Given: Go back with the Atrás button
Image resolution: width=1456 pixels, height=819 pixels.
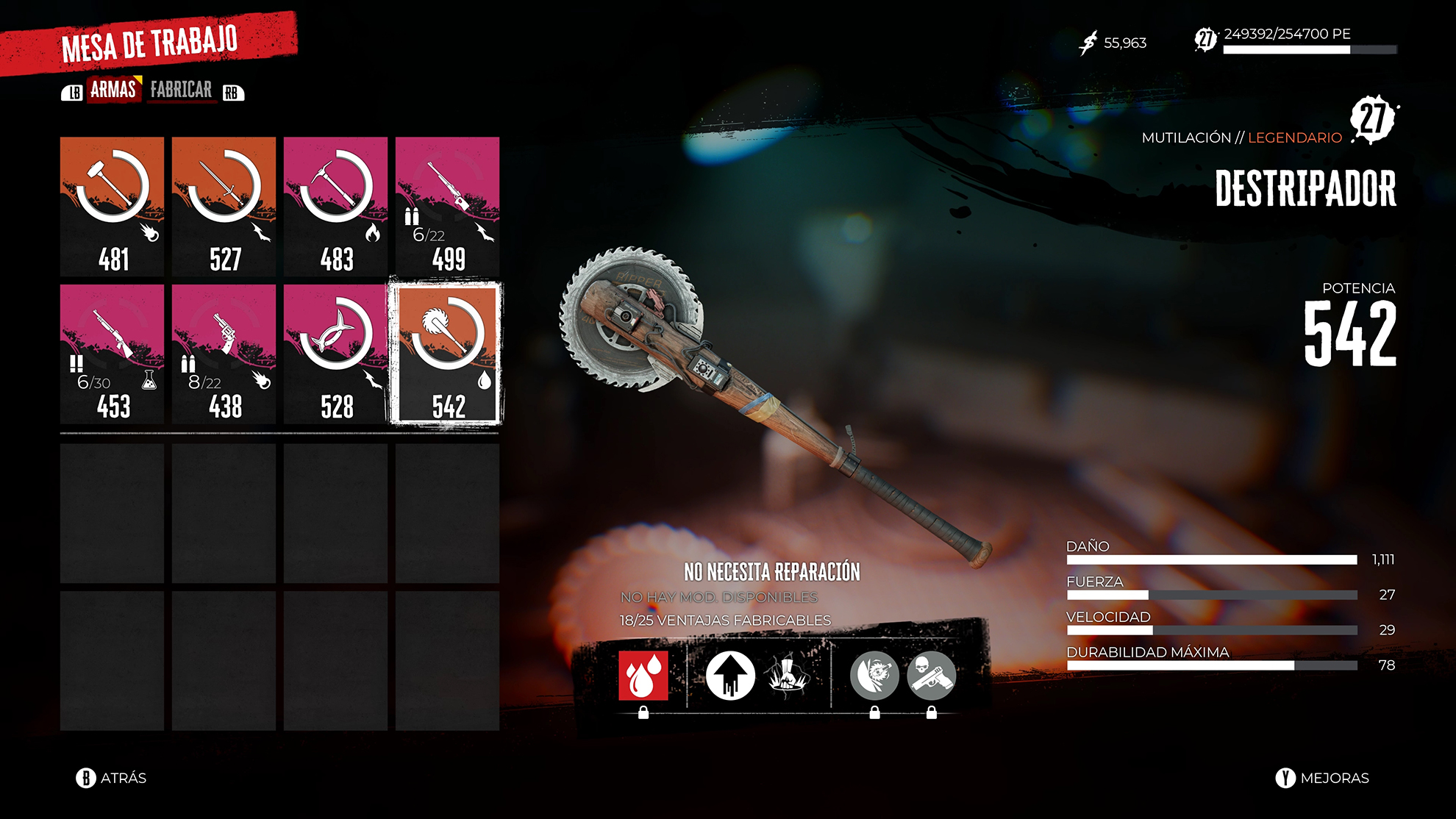Looking at the screenshot, I should click(x=112, y=778).
